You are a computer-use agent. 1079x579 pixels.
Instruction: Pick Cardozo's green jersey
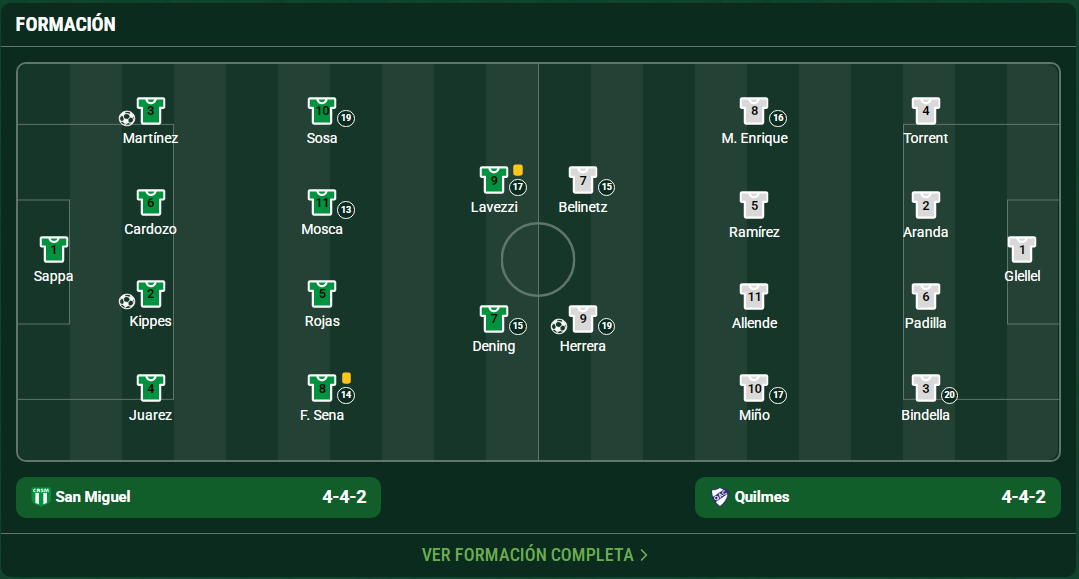pos(150,203)
